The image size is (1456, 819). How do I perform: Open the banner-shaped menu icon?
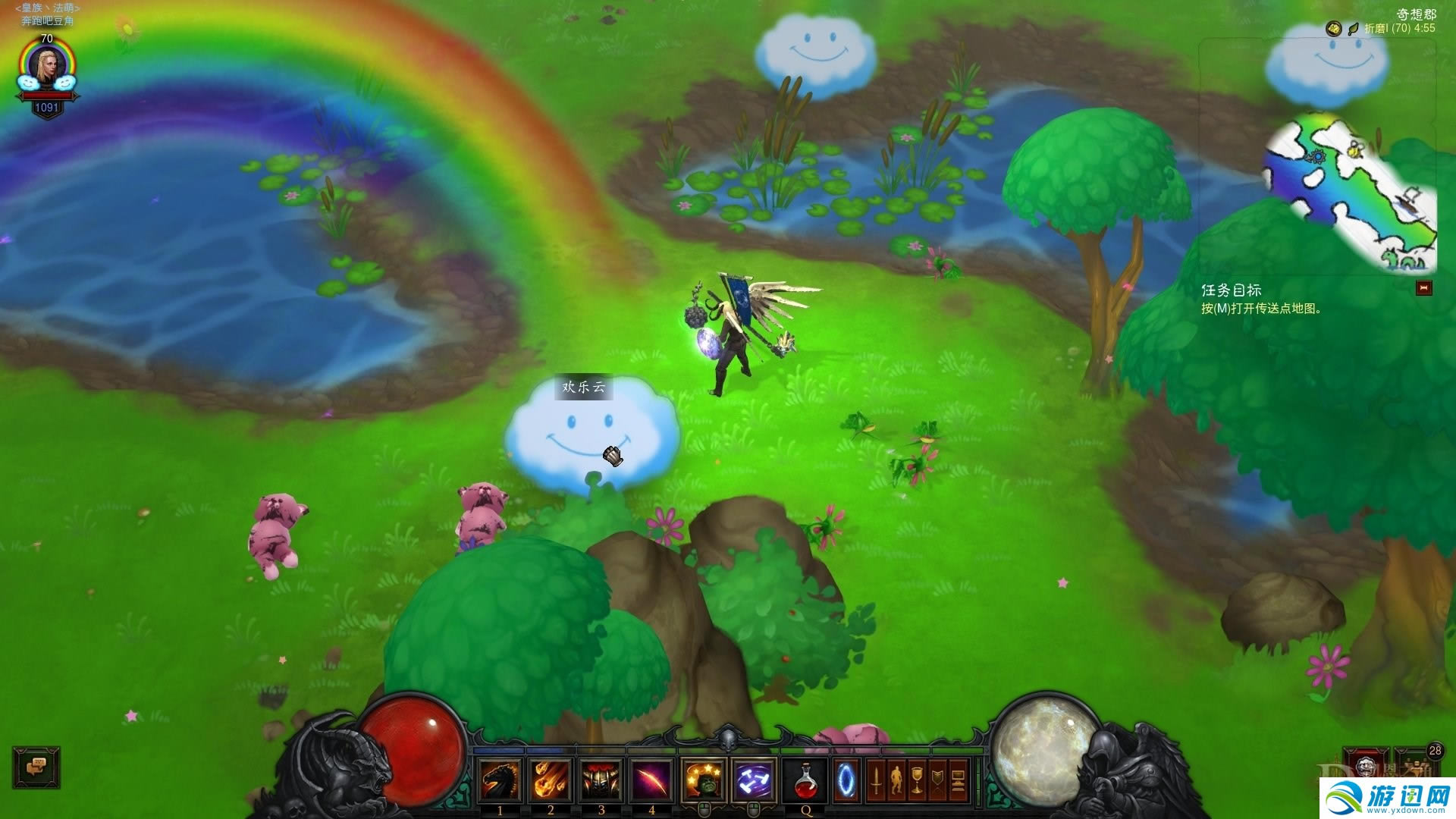pyautogui.click(x=937, y=780)
